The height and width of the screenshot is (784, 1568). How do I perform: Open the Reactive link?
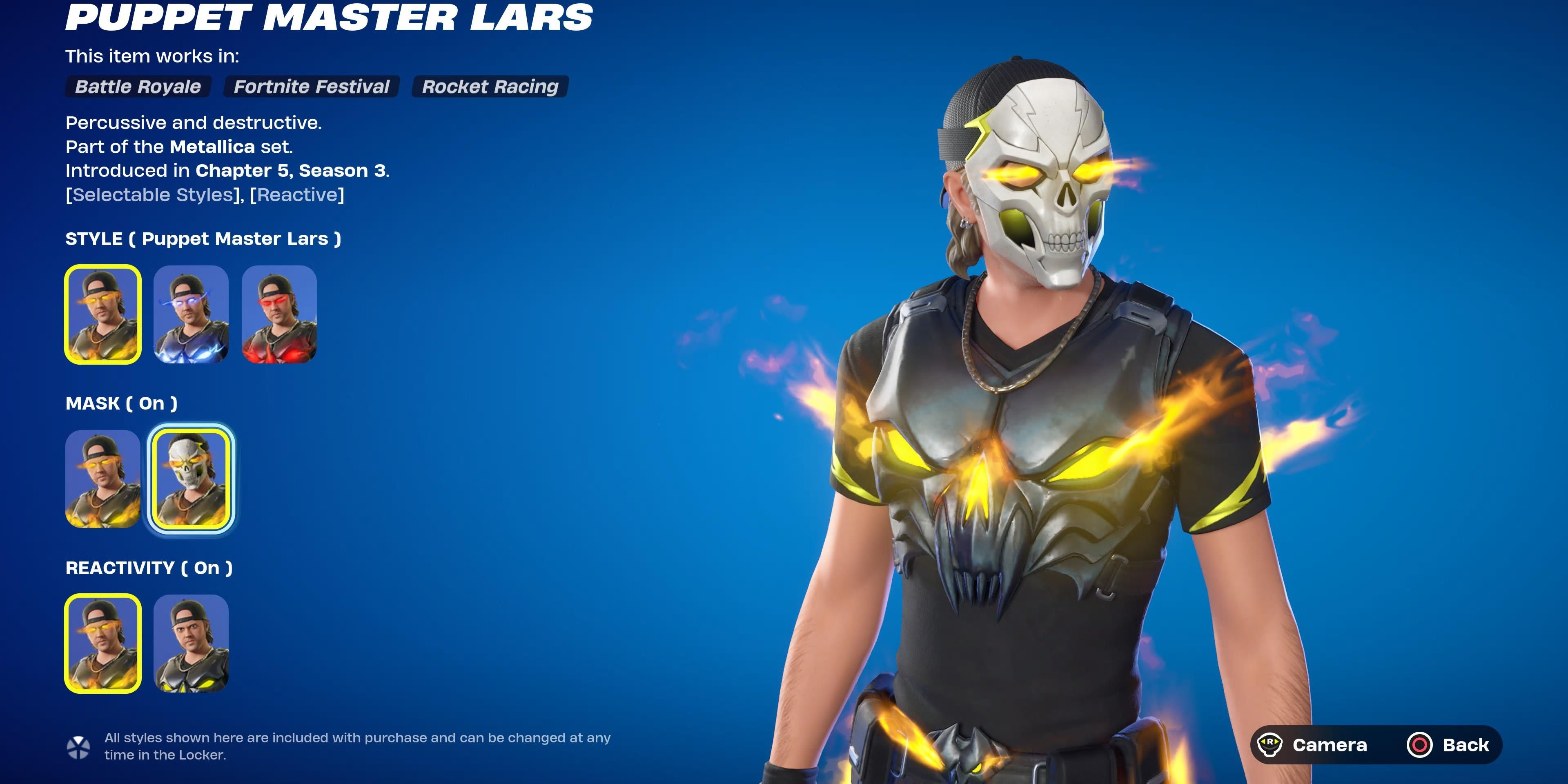[296, 195]
